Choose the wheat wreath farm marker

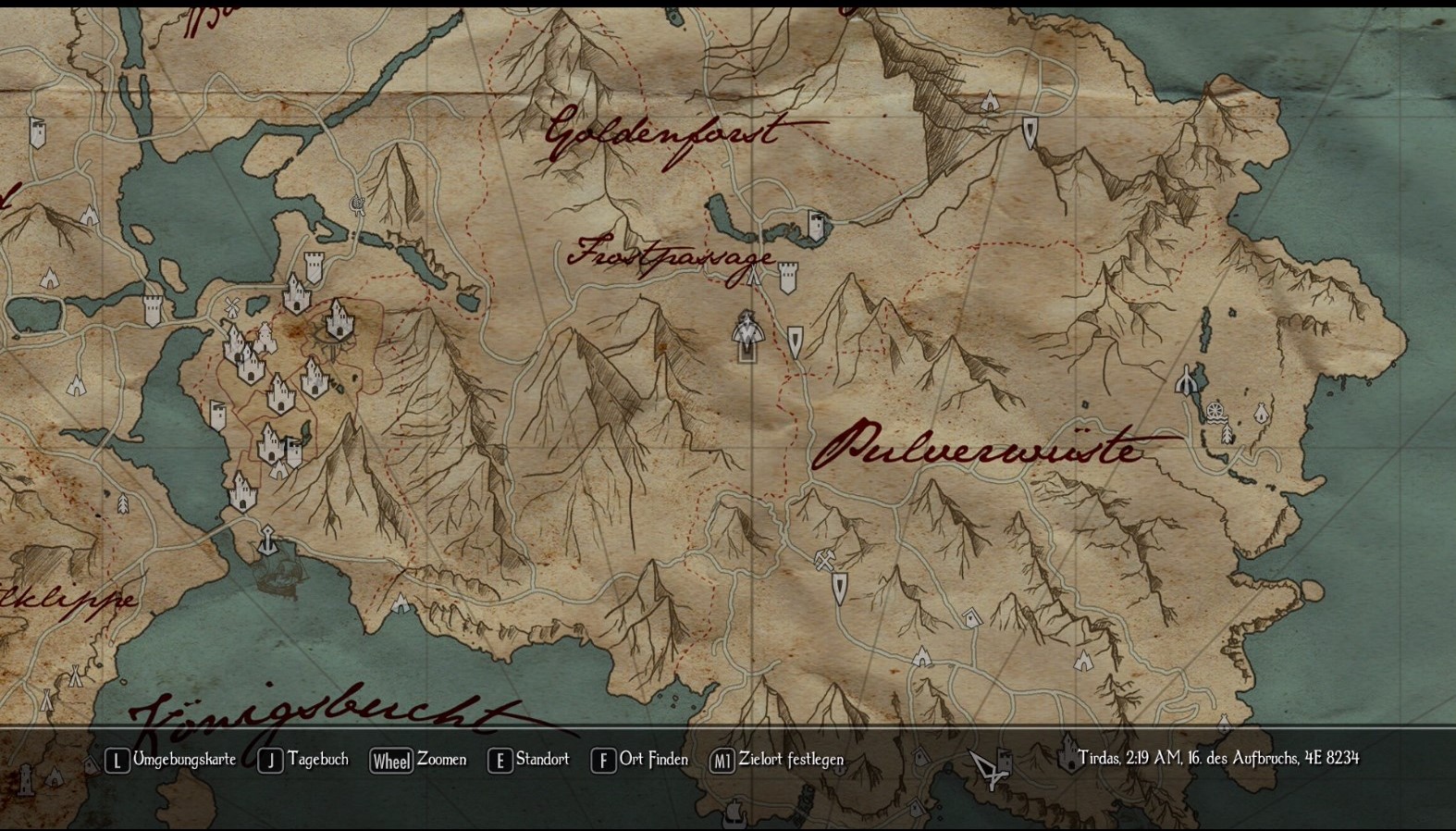(358, 205)
